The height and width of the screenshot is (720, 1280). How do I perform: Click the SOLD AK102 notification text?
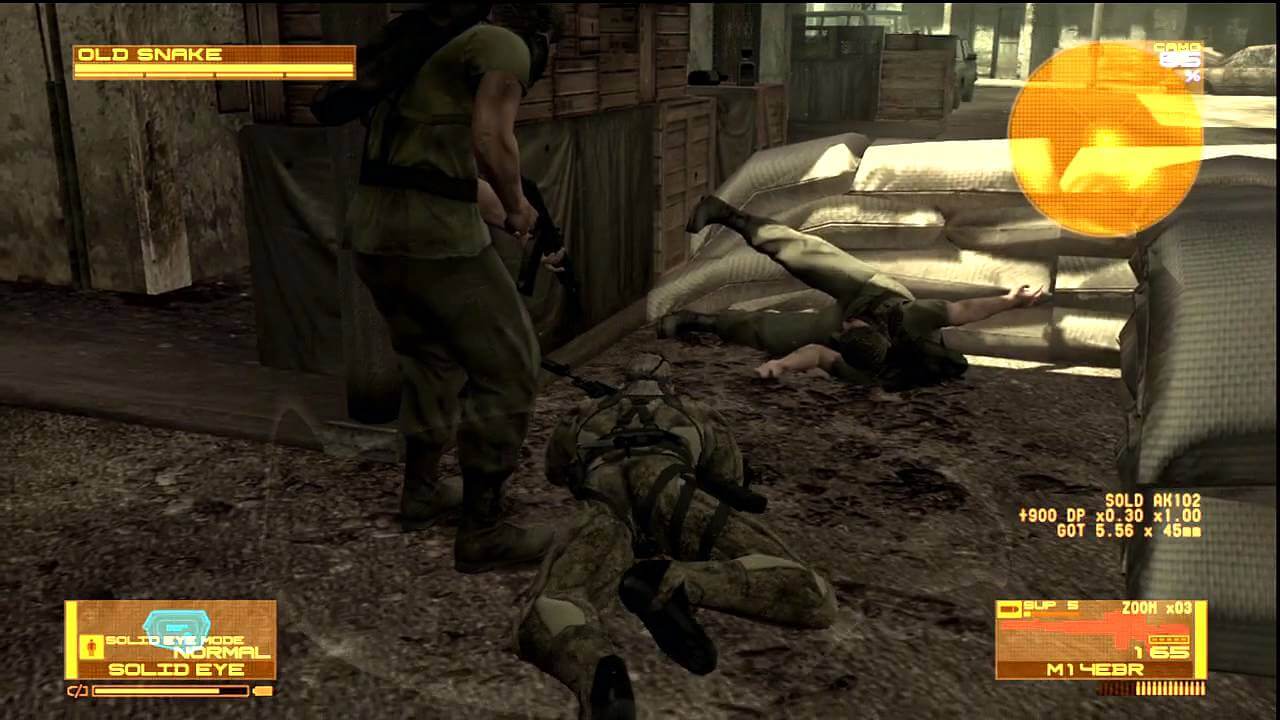1155,498
